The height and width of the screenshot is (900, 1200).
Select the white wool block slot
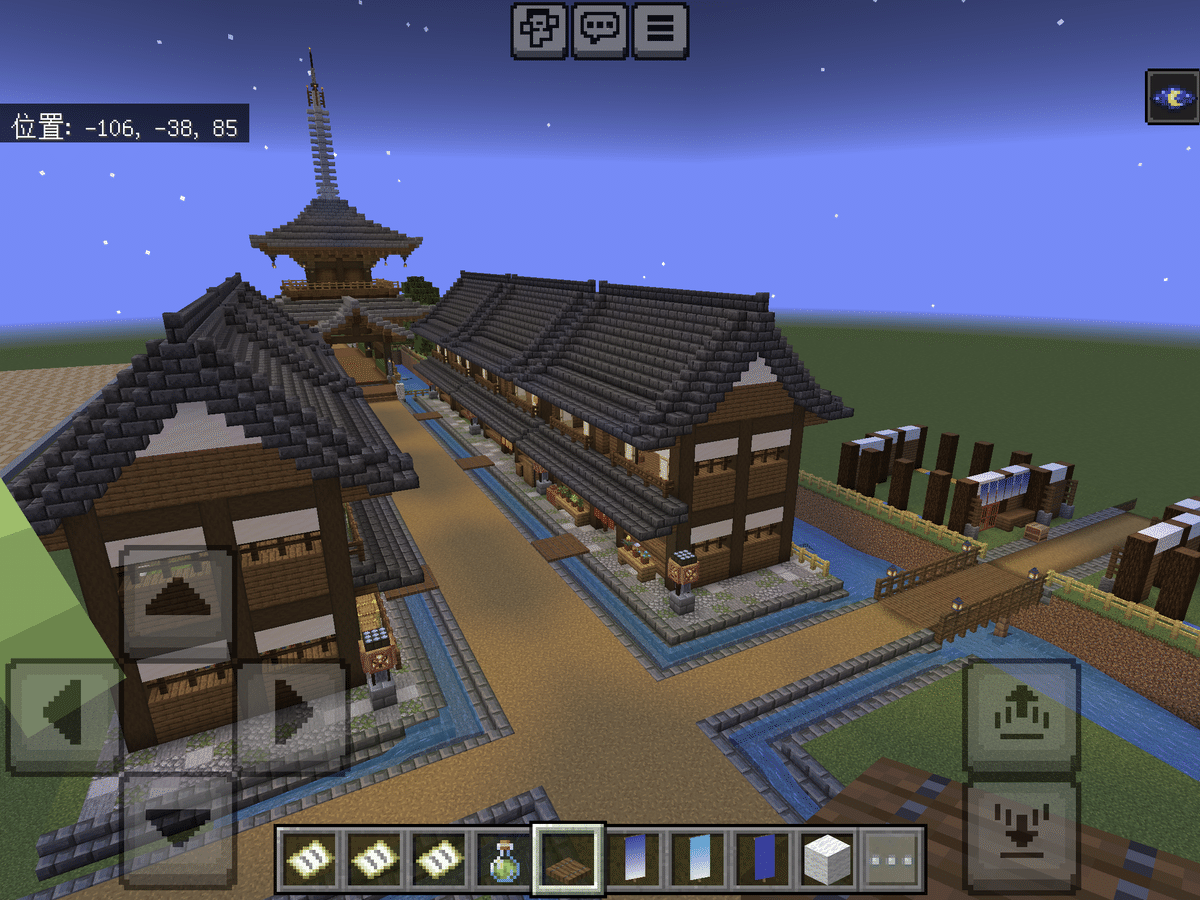[827, 859]
